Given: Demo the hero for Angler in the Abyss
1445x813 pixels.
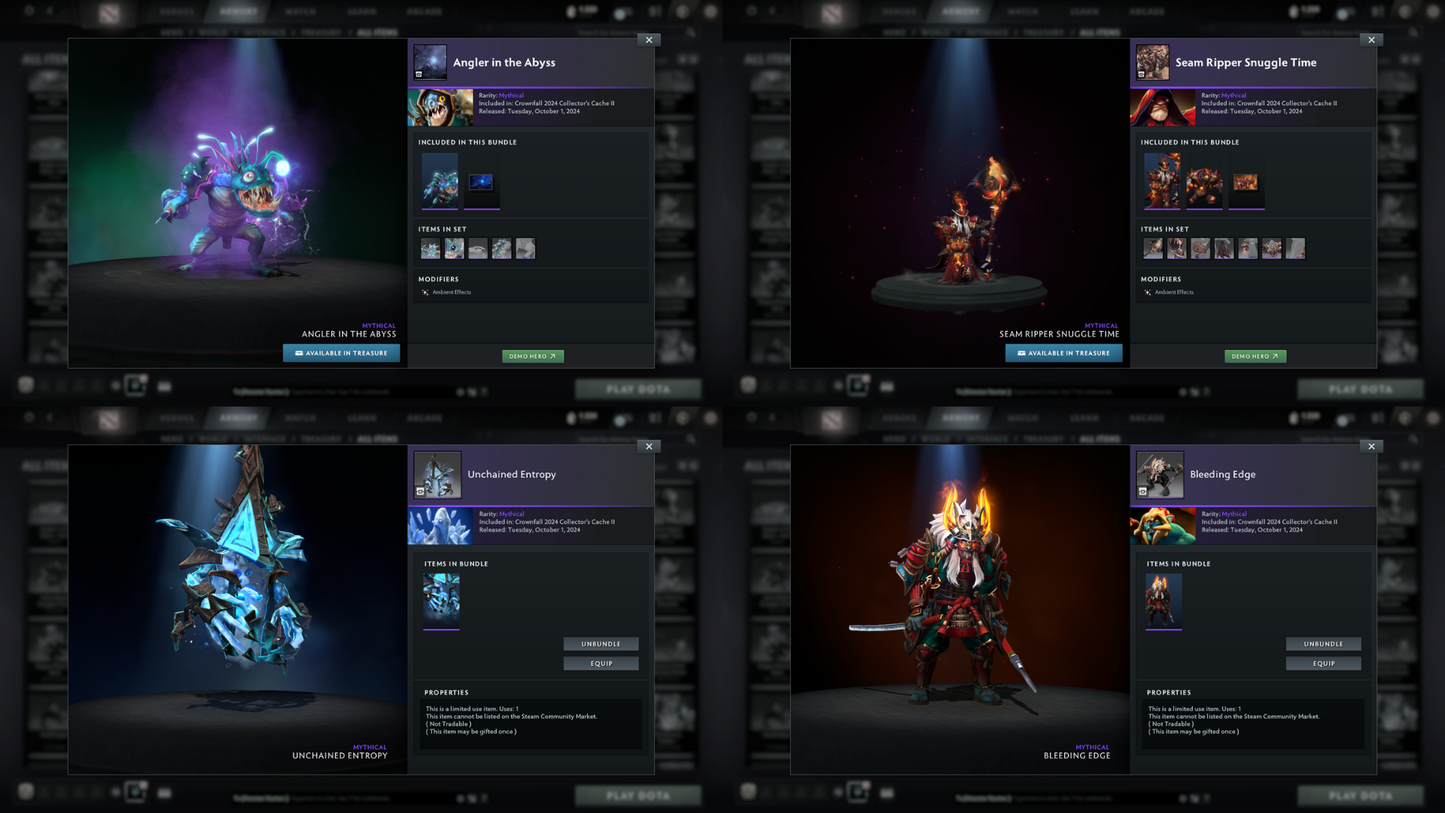Looking at the screenshot, I should click(x=532, y=356).
